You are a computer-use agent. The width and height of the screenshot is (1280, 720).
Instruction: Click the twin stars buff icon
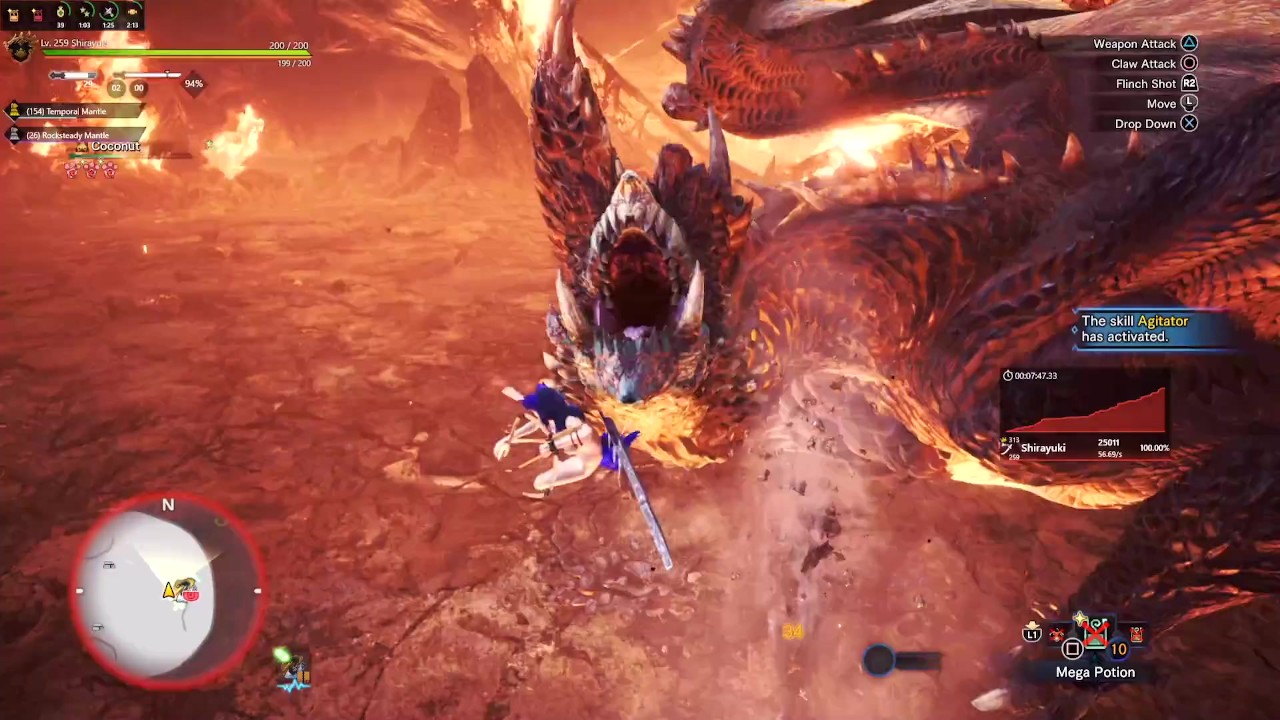pyautogui.click(x=84, y=14)
